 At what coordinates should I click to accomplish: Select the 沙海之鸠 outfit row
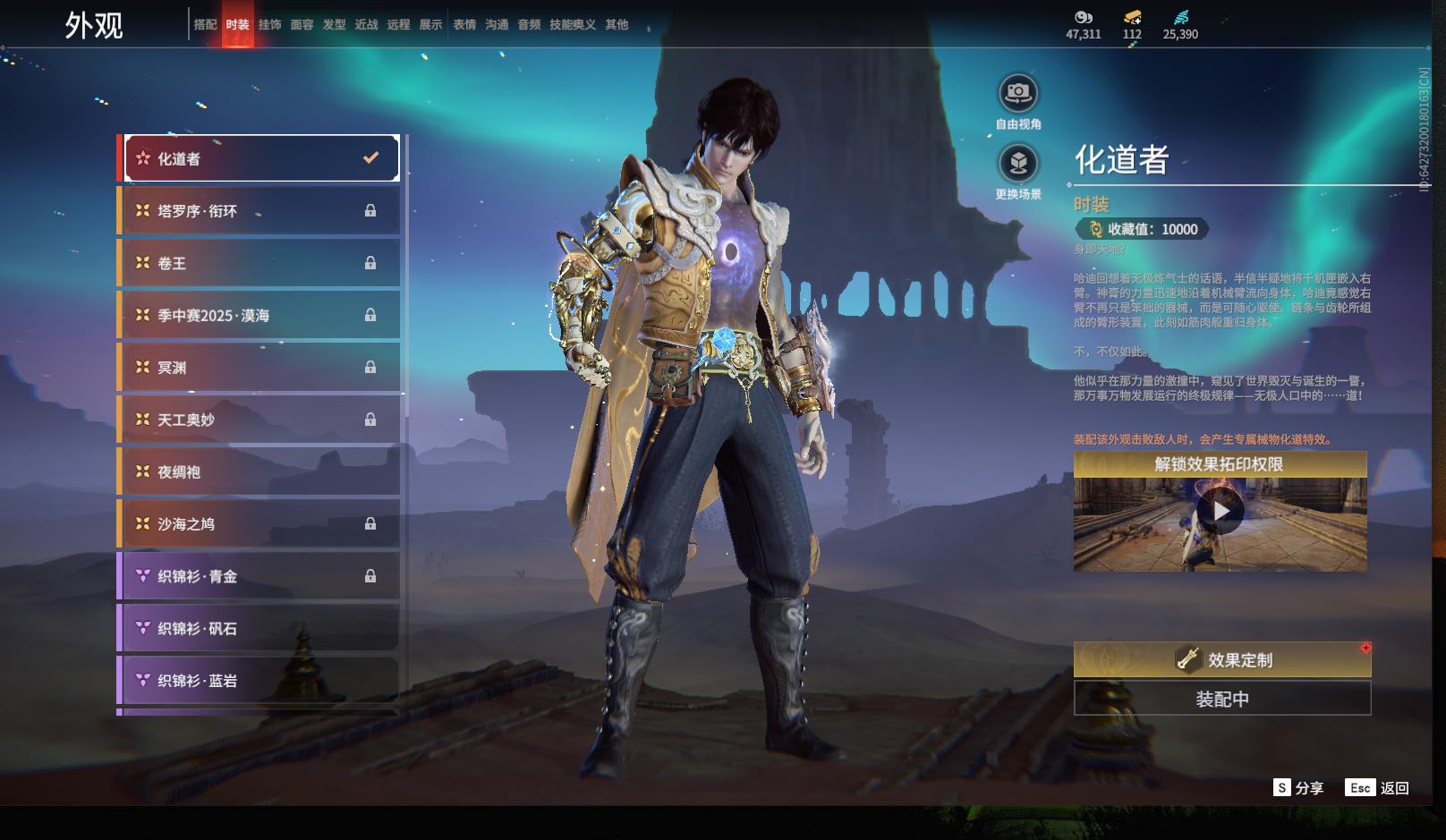[261, 523]
